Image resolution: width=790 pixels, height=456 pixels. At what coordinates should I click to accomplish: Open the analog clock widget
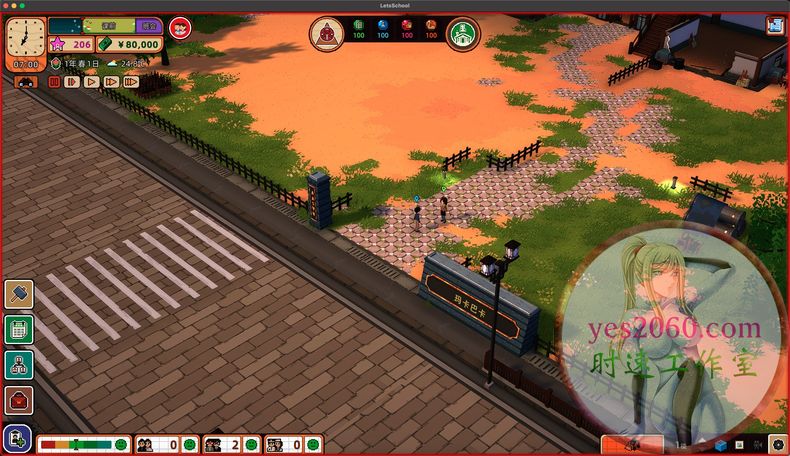(x=26, y=38)
